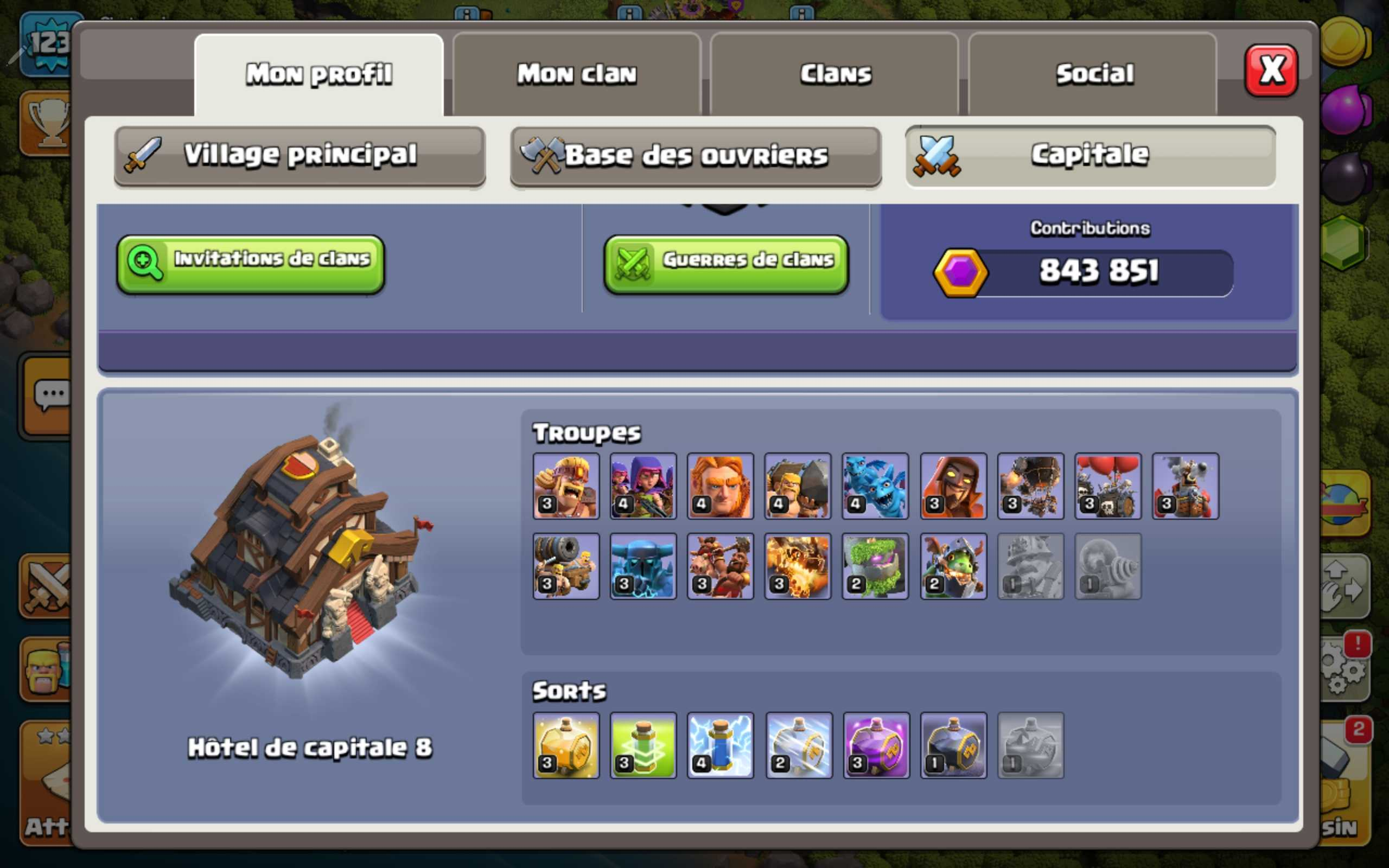Open Invitations de clans

click(251, 264)
